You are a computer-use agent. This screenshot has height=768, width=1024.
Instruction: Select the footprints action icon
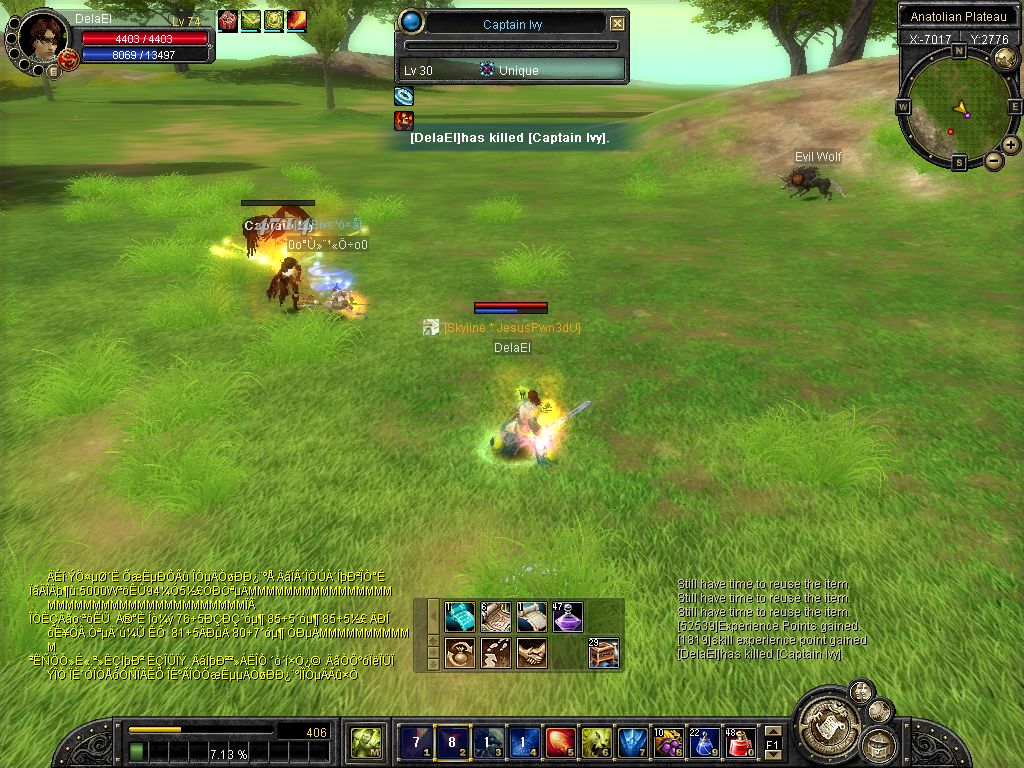[495, 653]
